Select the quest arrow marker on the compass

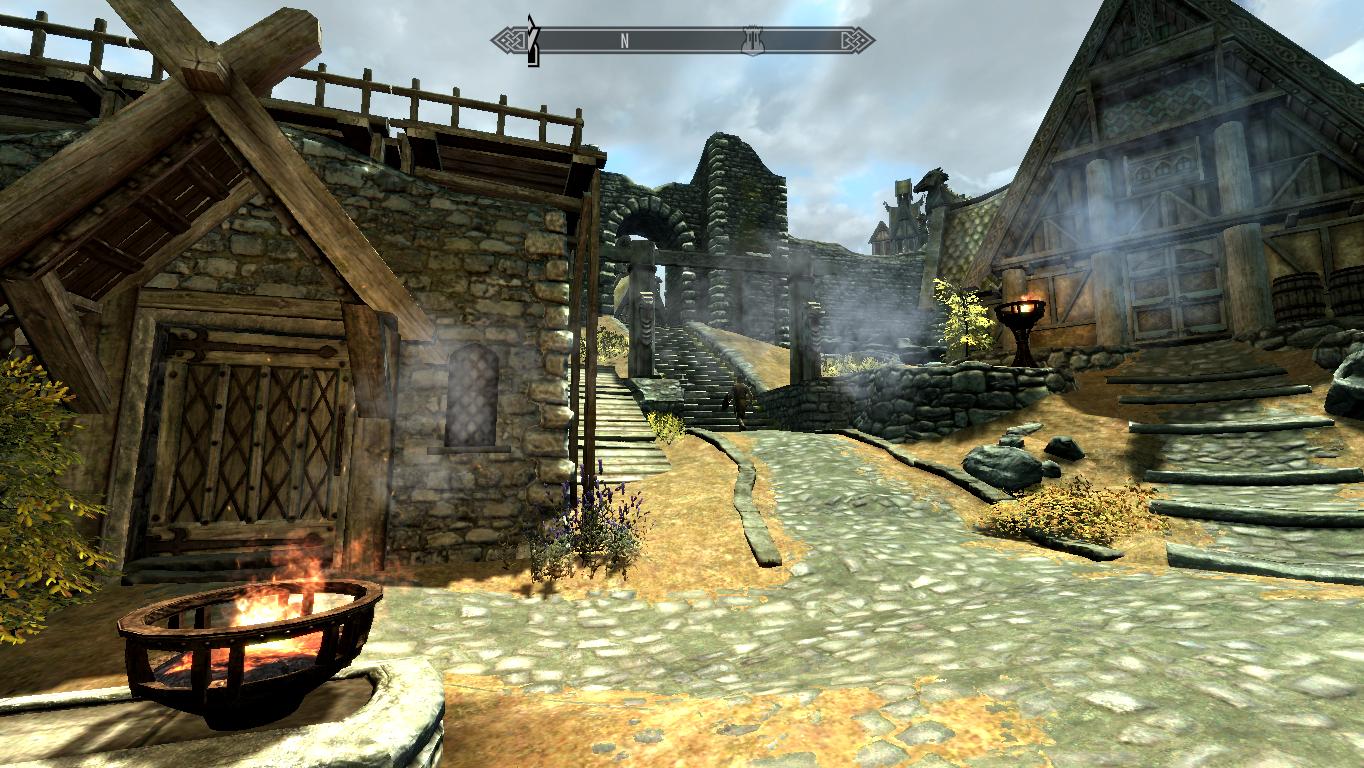534,41
